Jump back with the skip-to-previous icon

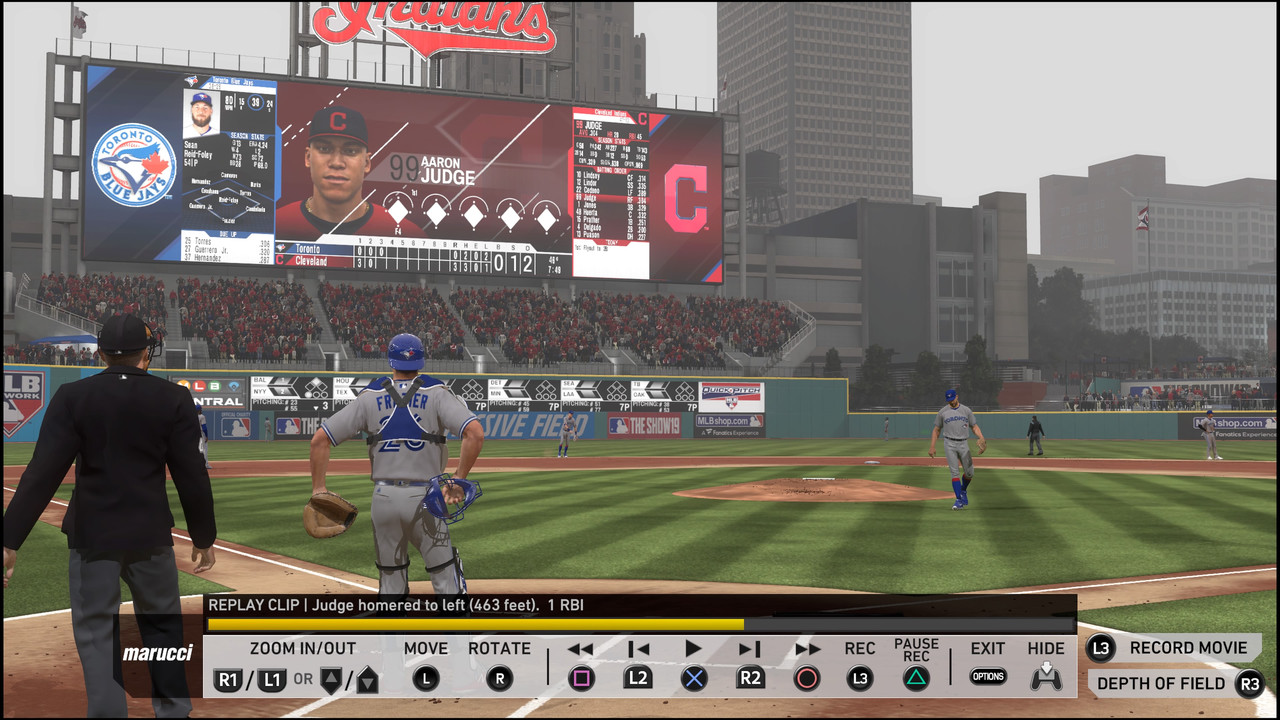pyautogui.click(x=638, y=649)
